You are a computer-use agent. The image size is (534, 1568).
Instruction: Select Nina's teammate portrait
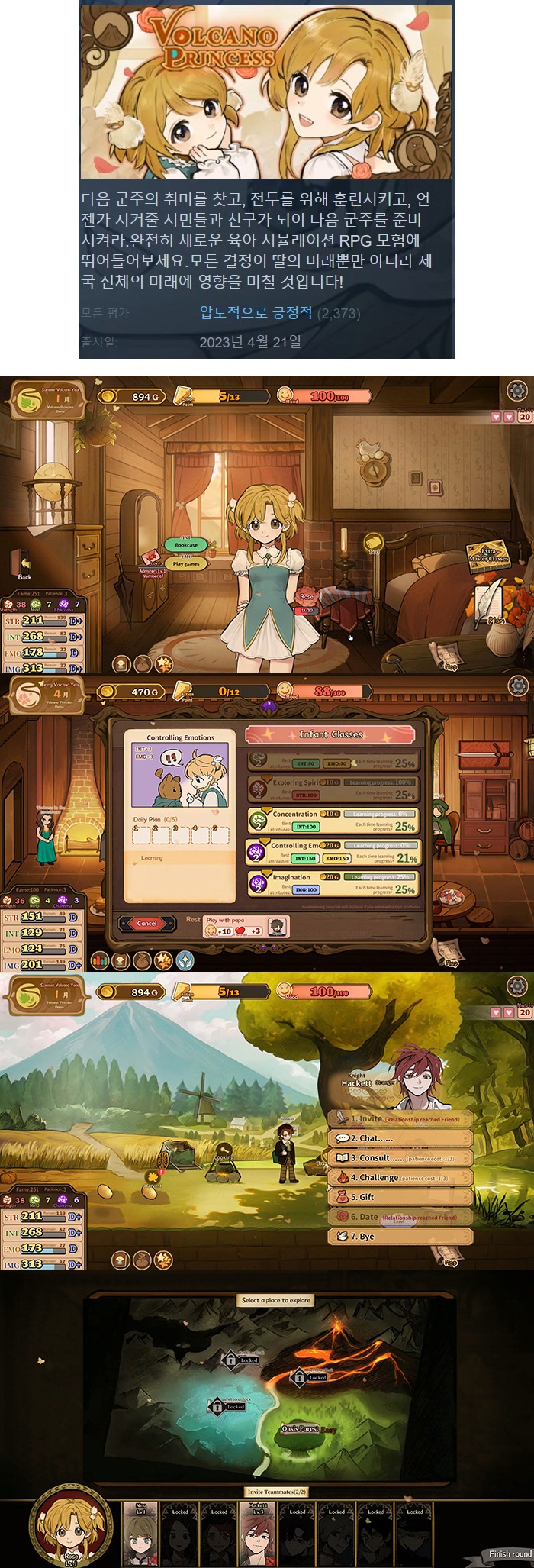click(x=141, y=1533)
